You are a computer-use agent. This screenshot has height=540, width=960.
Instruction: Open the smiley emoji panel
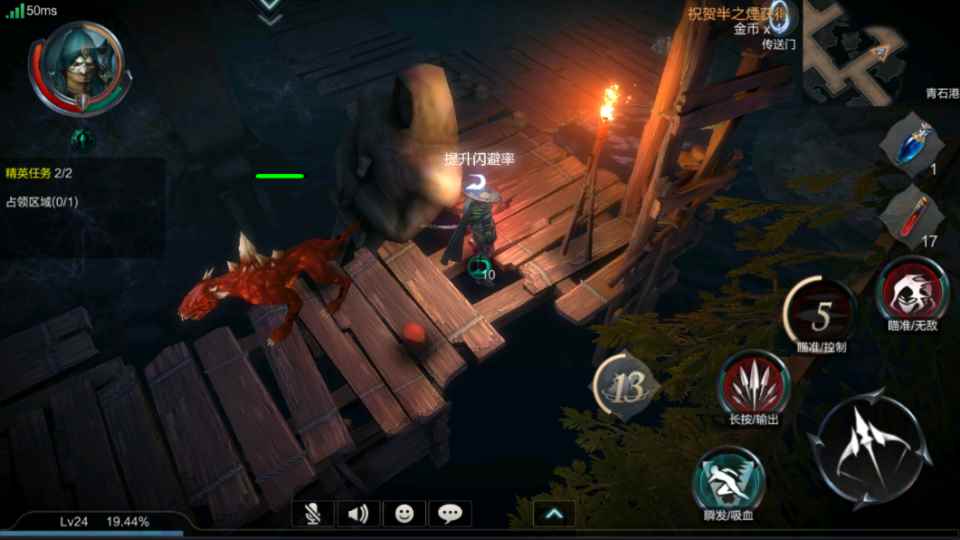tap(404, 514)
